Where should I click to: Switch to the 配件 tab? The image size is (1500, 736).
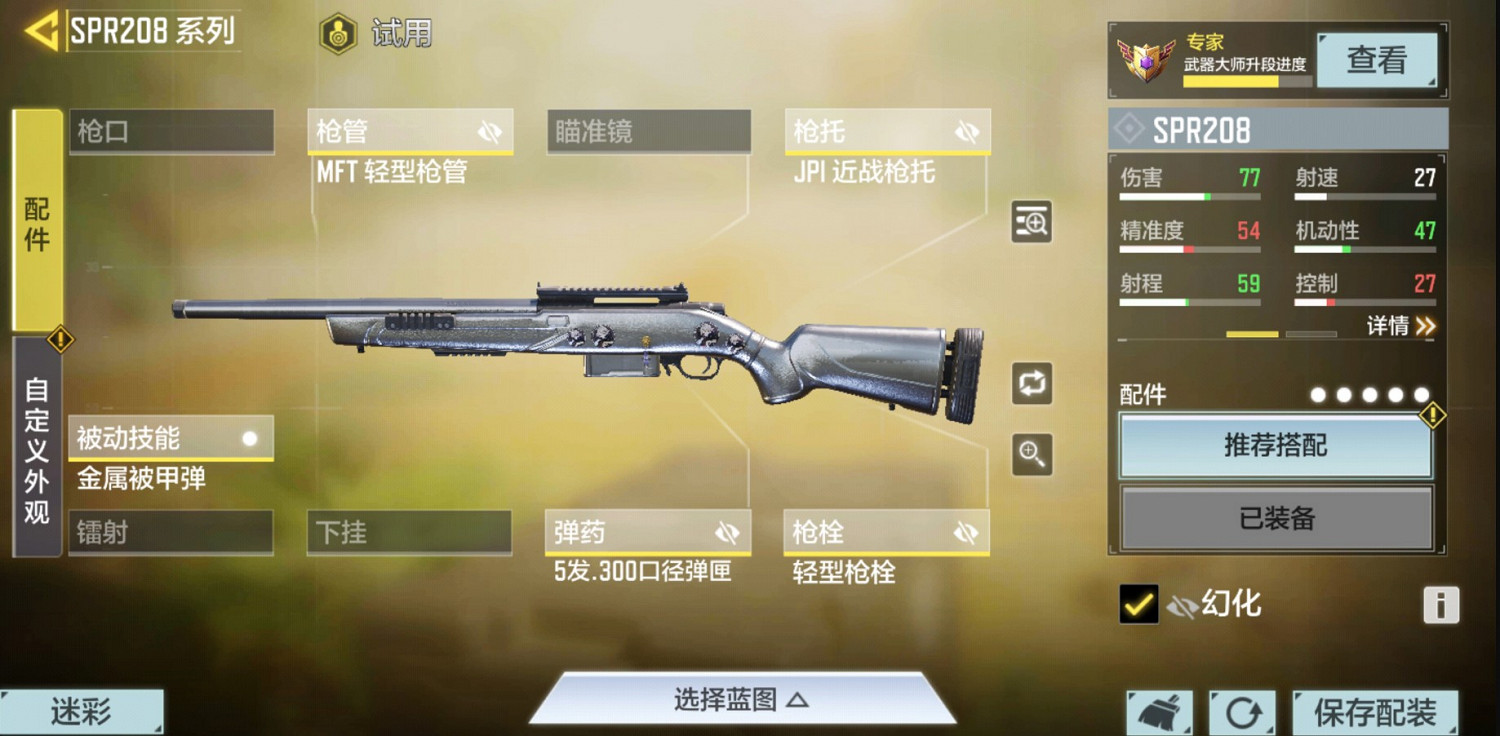tap(35, 222)
